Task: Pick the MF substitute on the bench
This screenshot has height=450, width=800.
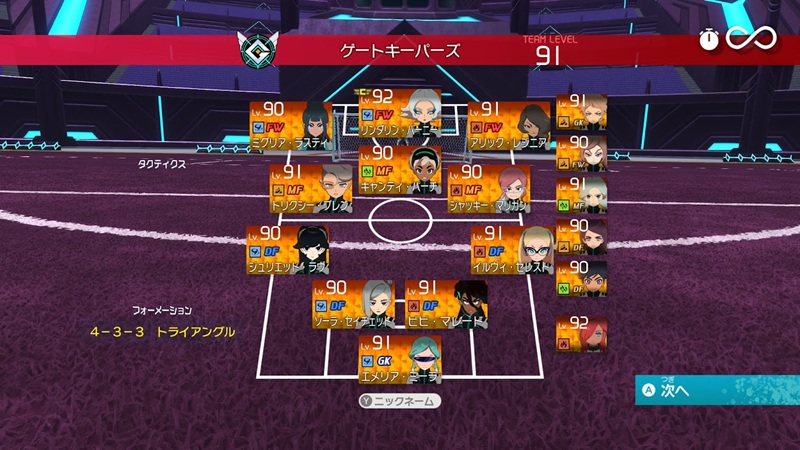Action: pyautogui.click(x=581, y=194)
